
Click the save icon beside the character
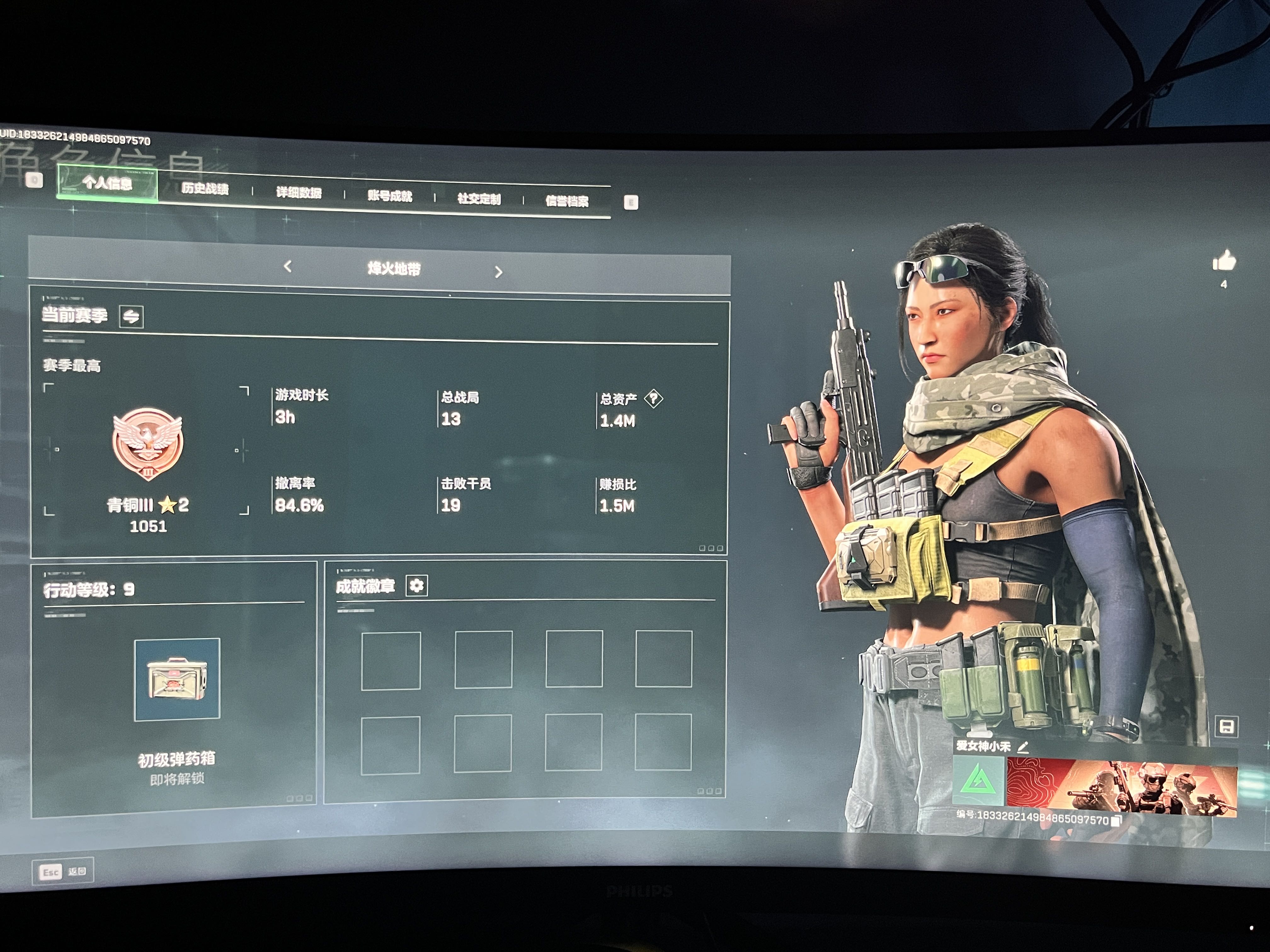[x=1226, y=727]
